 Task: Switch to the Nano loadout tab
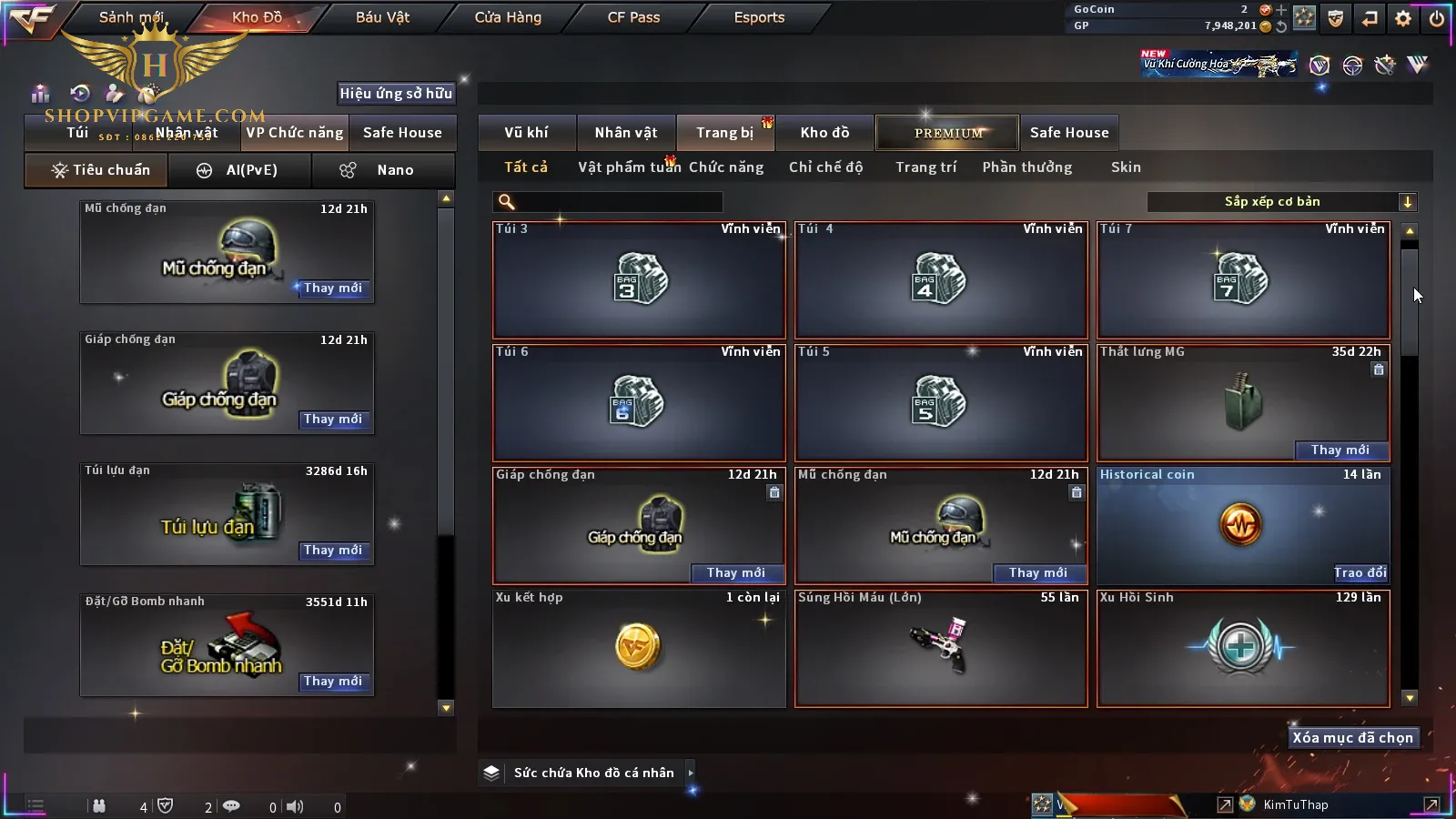click(x=384, y=170)
